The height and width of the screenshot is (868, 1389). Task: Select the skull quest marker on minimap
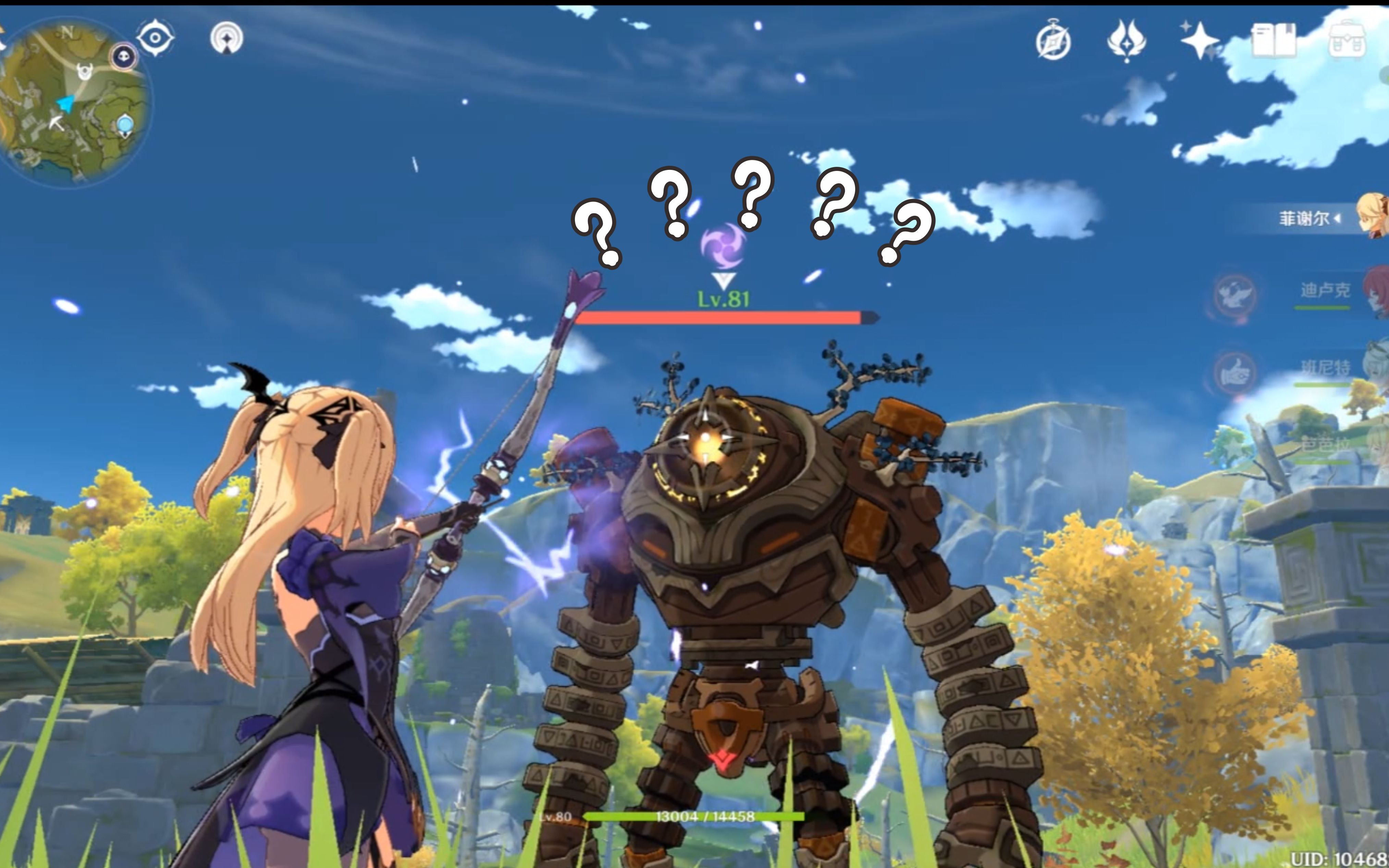coord(123,56)
